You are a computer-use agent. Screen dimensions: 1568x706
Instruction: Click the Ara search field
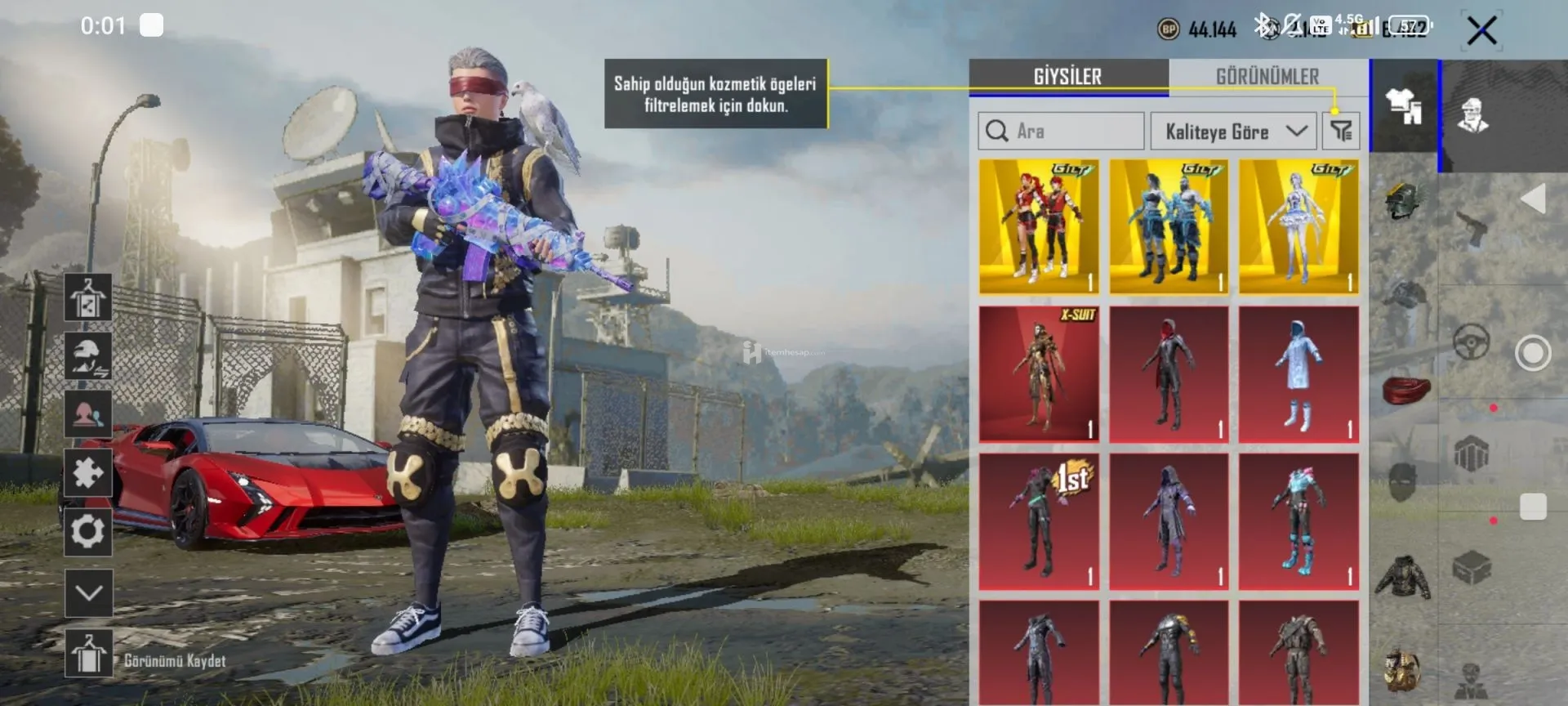click(x=1061, y=131)
